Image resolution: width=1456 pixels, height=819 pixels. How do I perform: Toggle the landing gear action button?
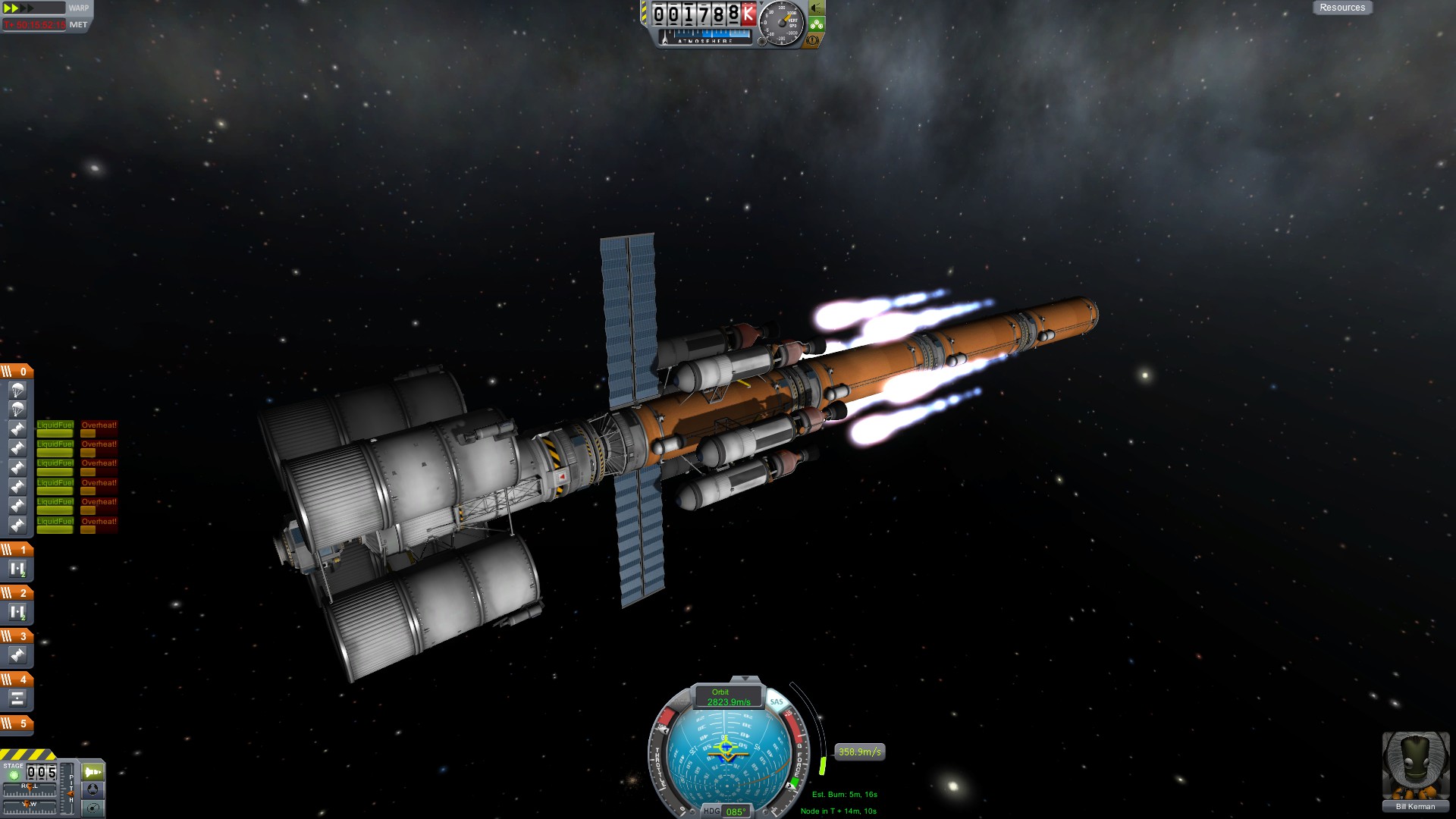(816, 24)
